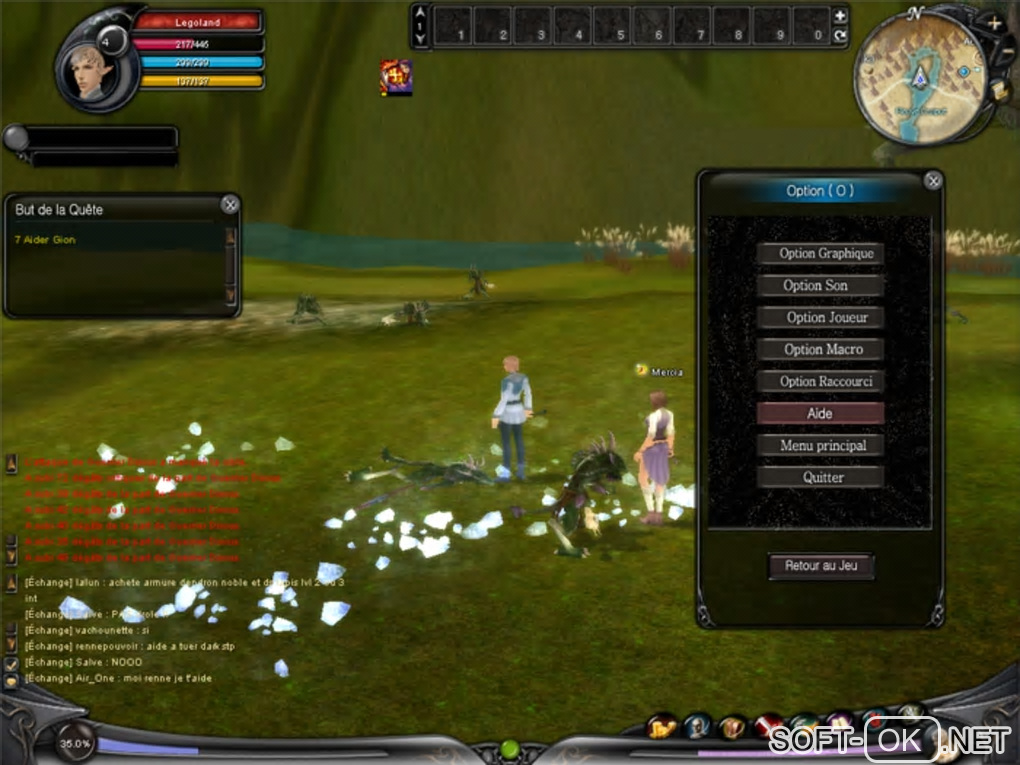This screenshot has width=1020, height=765.
Task: Click the highlighted Aide button
Action: [x=820, y=414]
